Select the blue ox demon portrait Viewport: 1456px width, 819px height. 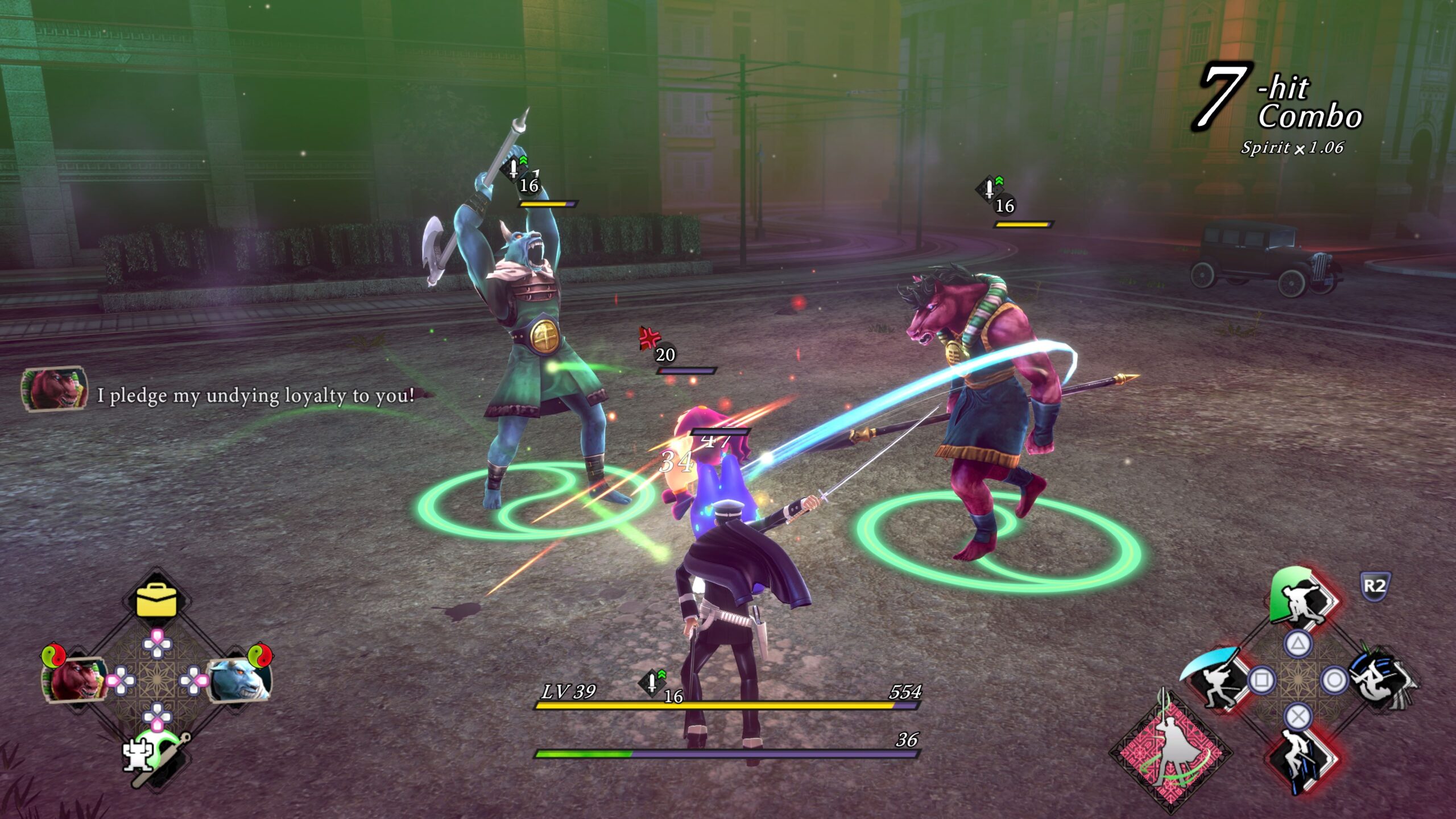coord(239,679)
